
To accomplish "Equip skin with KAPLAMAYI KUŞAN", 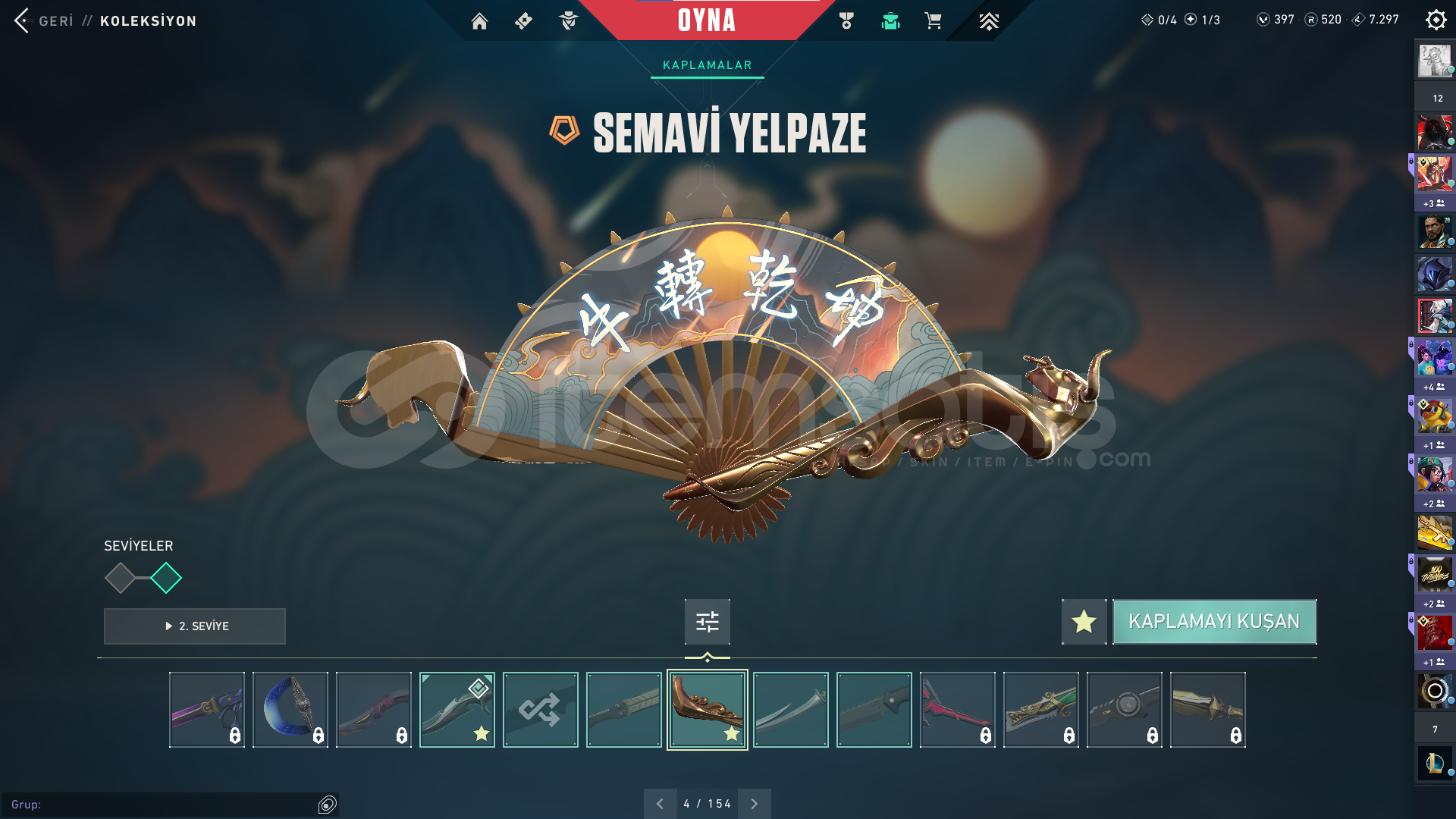I will tap(1214, 622).
